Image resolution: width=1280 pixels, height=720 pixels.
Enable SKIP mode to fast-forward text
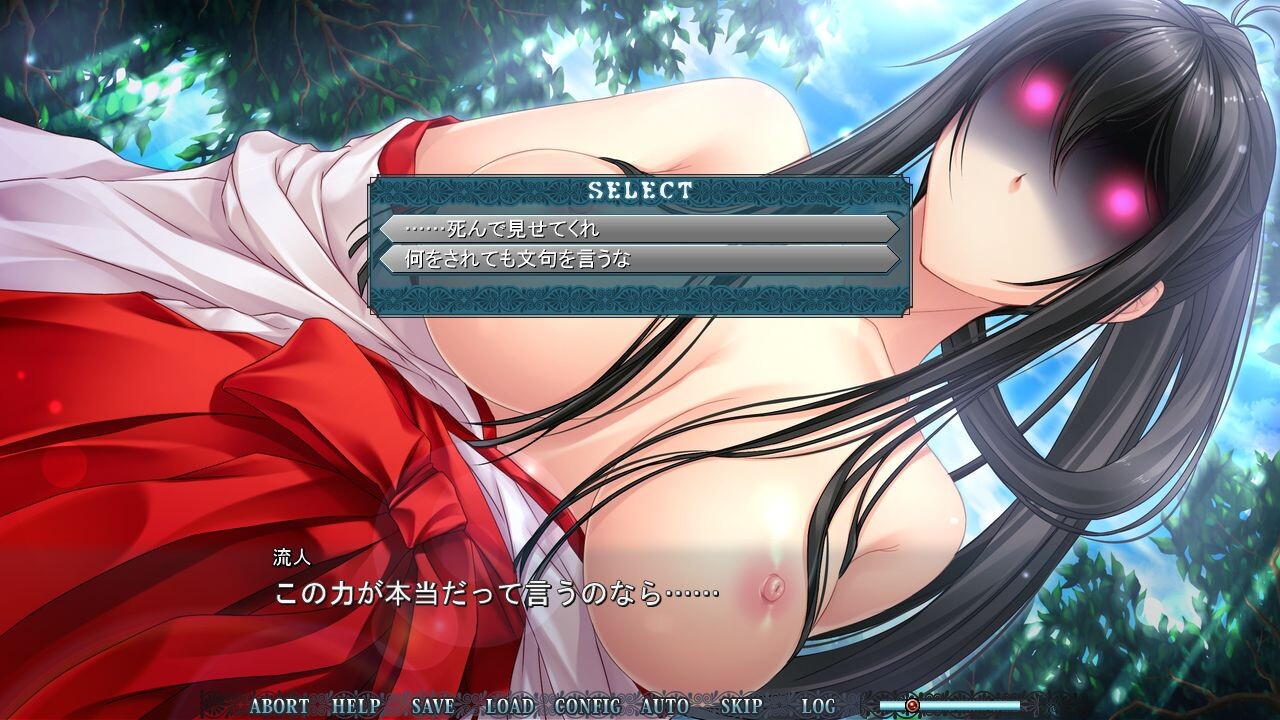pos(740,703)
